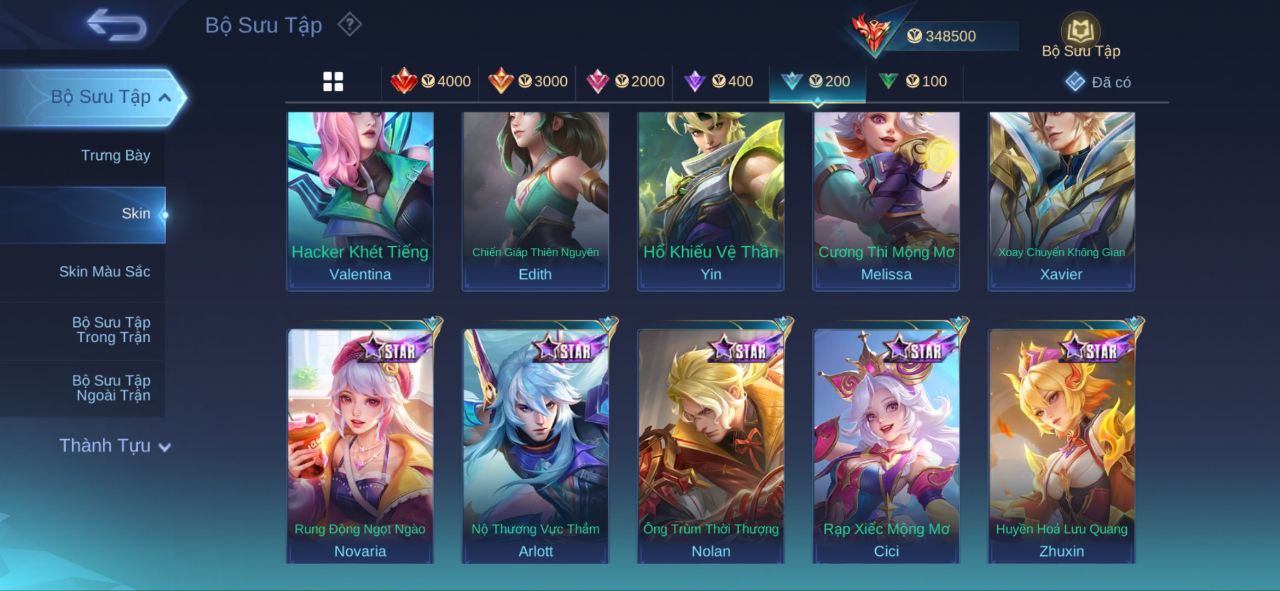Switch to the 4000 points tier tab
1280x591 pixels.
[431, 82]
